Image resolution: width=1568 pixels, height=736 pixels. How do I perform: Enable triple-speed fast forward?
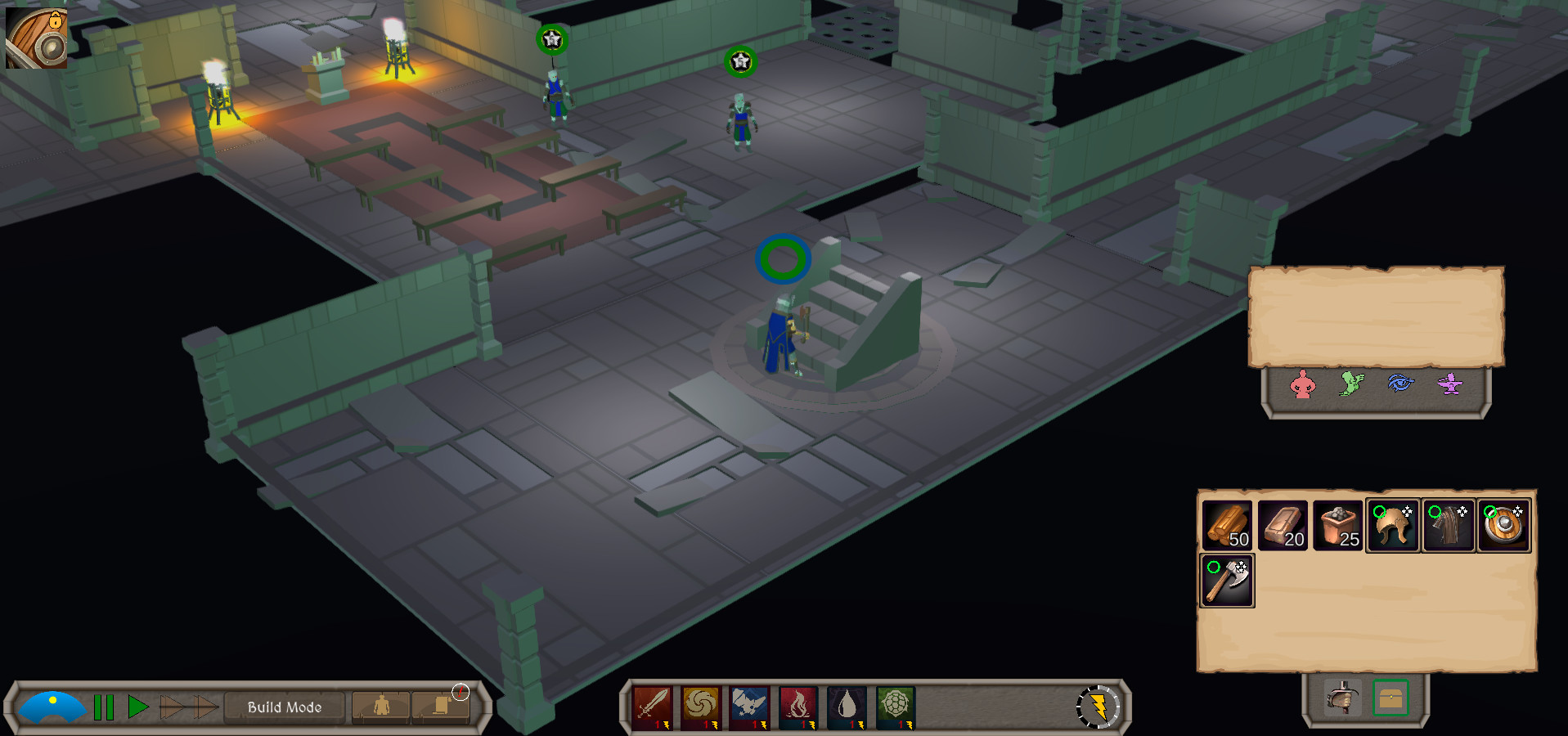(203, 707)
